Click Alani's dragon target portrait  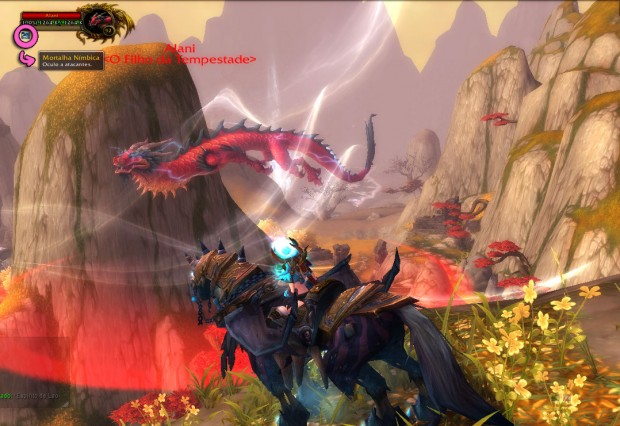click(101, 18)
